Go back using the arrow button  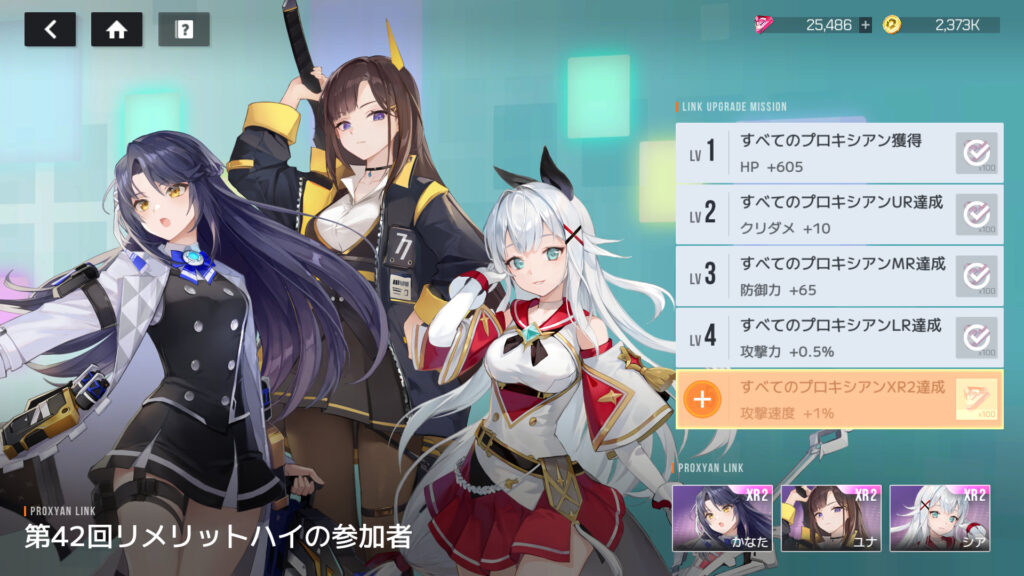[50, 30]
